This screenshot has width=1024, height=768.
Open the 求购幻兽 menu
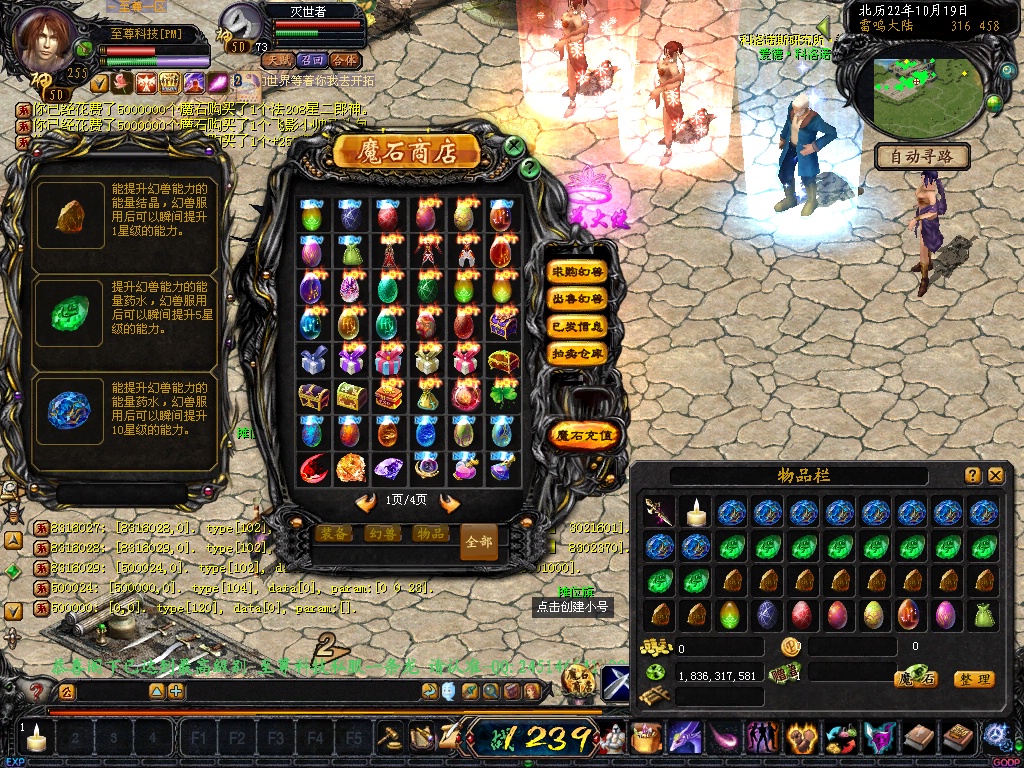click(577, 271)
